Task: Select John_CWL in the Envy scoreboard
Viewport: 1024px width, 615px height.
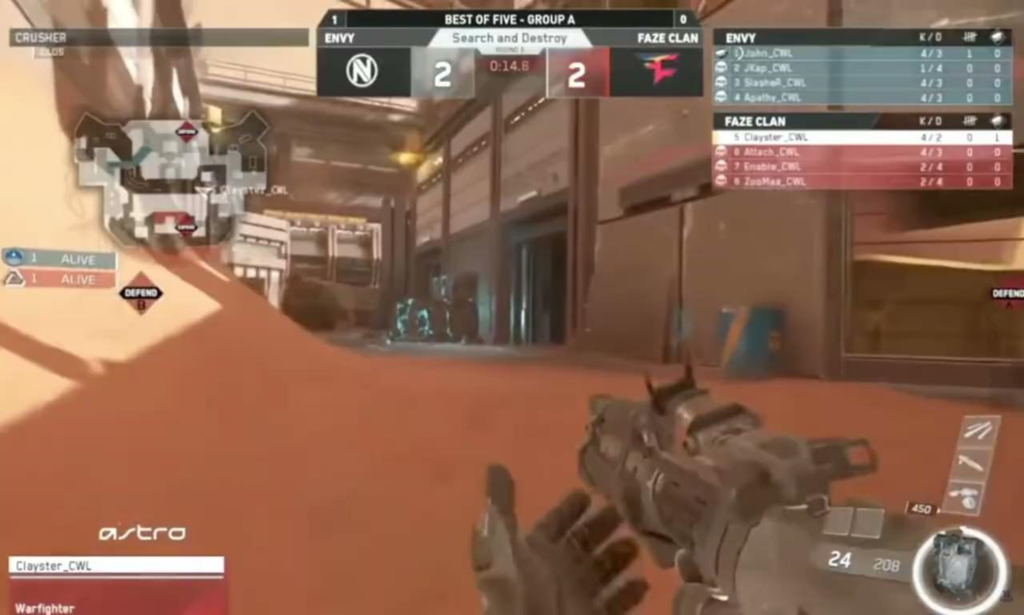Action: [858, 53]
